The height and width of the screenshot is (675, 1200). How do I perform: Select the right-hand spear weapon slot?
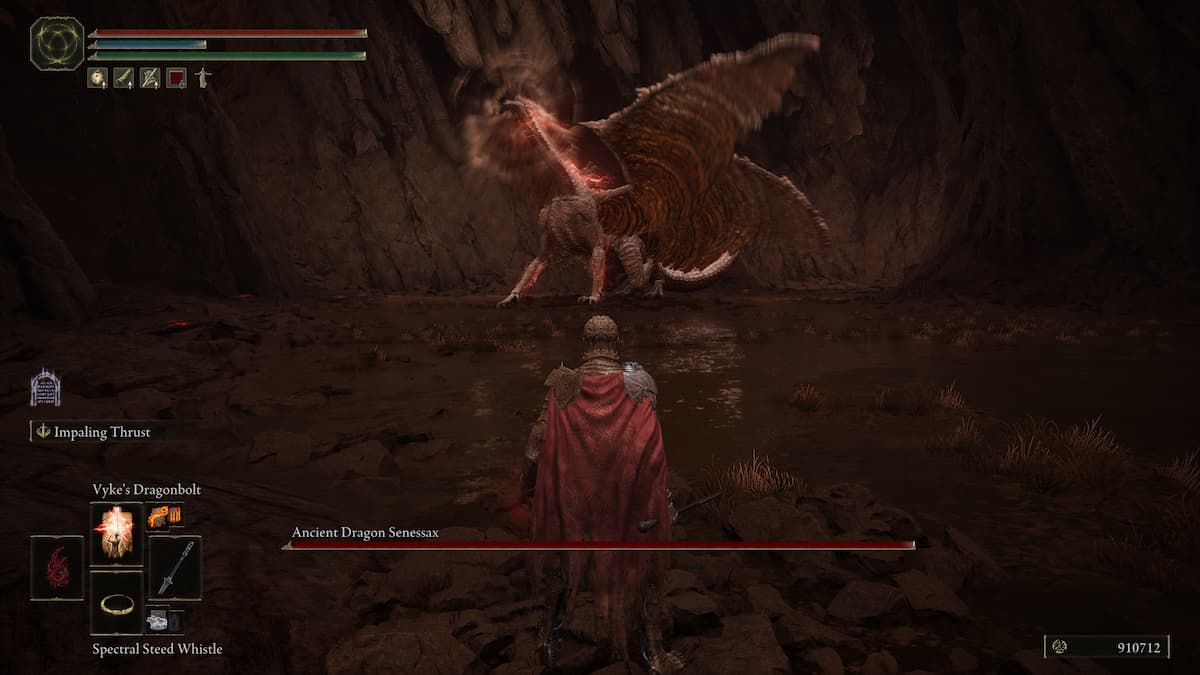175,568
